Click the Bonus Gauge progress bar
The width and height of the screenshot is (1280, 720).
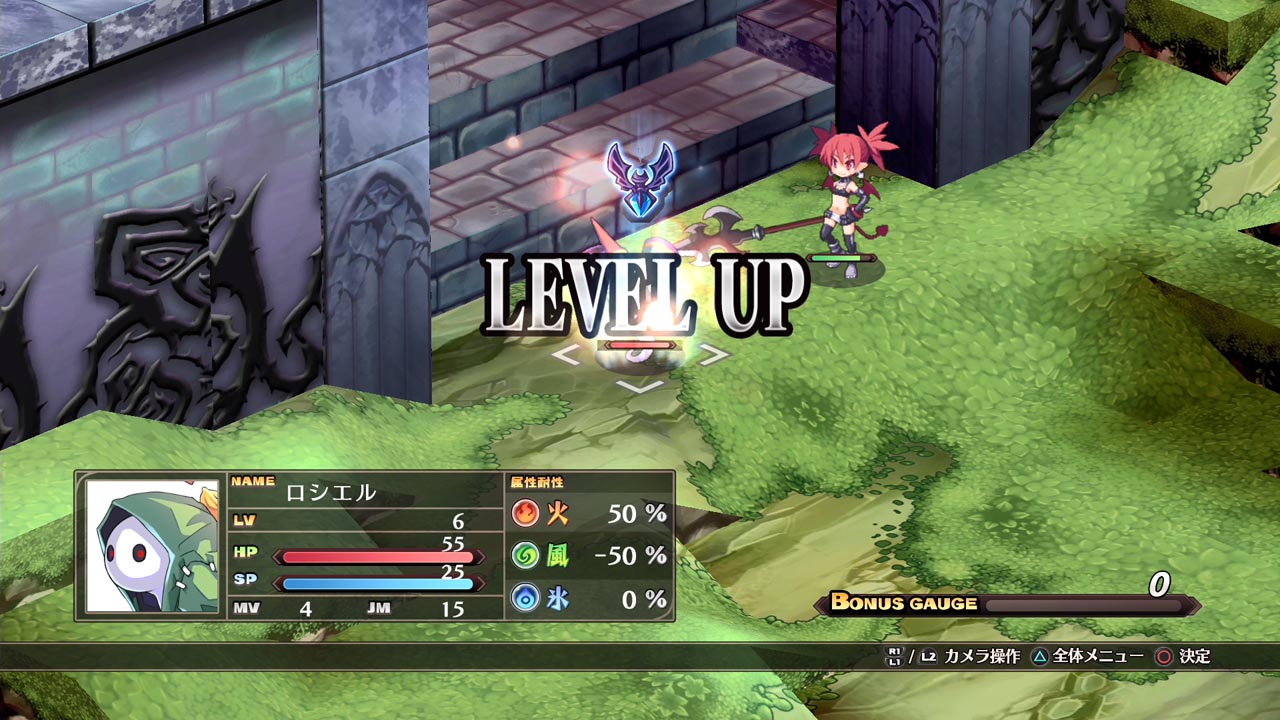1085,603
